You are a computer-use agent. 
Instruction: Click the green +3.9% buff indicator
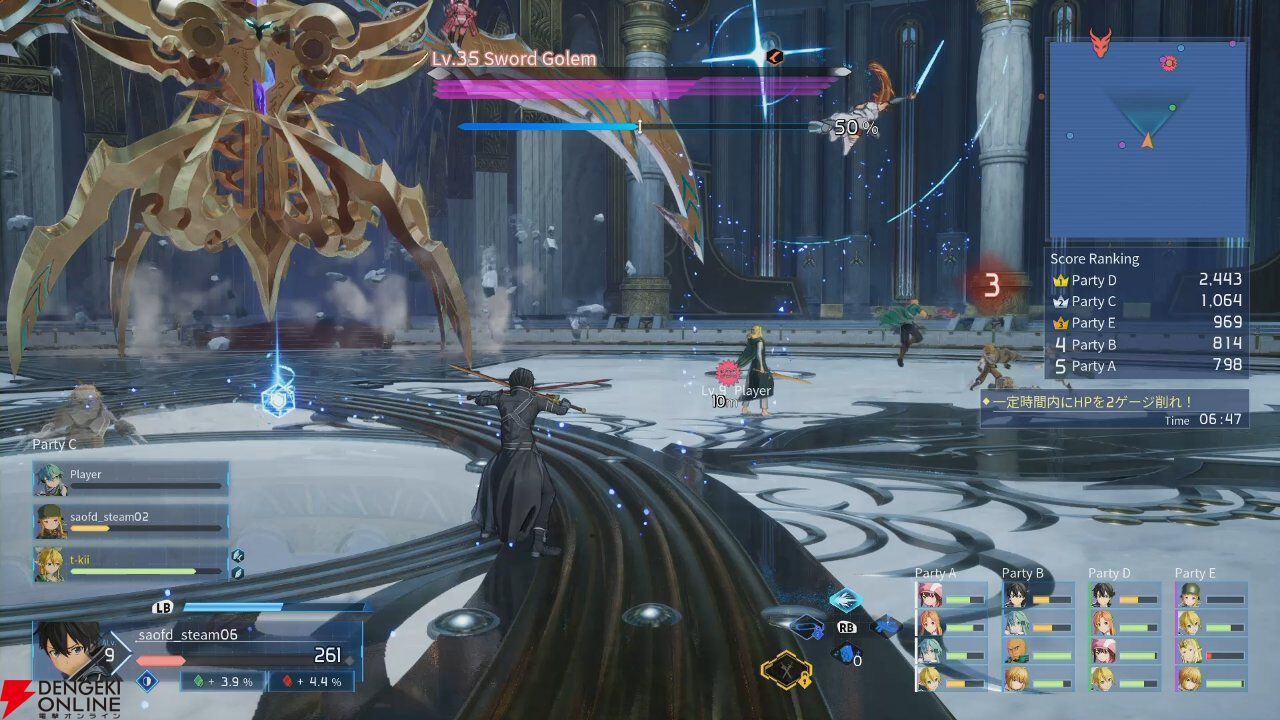pyautogui.click(x=223, y=681)
